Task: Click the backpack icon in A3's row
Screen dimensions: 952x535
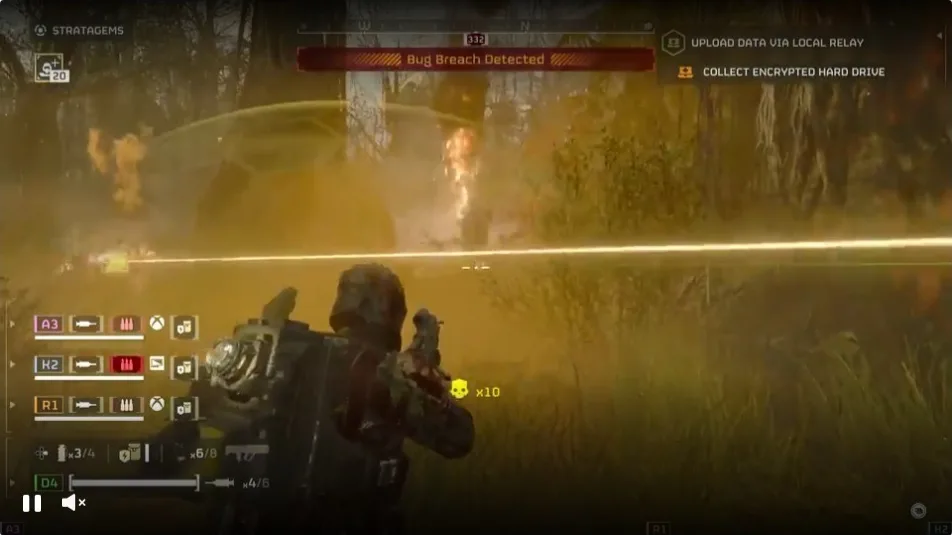Action: [184, 325]
